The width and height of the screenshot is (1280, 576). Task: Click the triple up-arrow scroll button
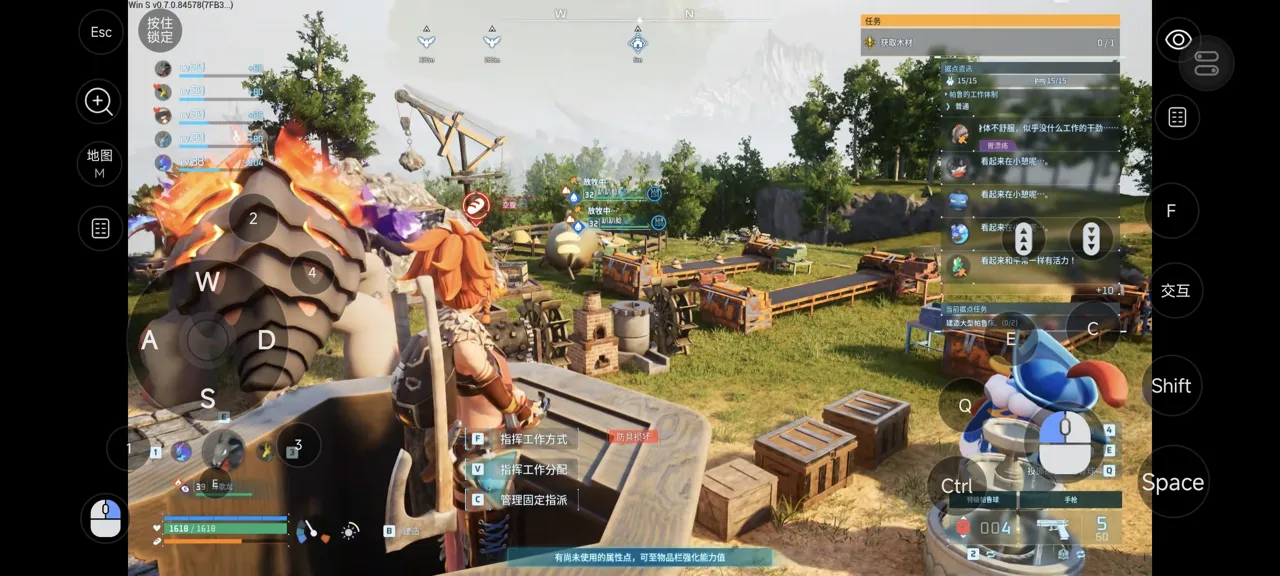coord(1024,239)
